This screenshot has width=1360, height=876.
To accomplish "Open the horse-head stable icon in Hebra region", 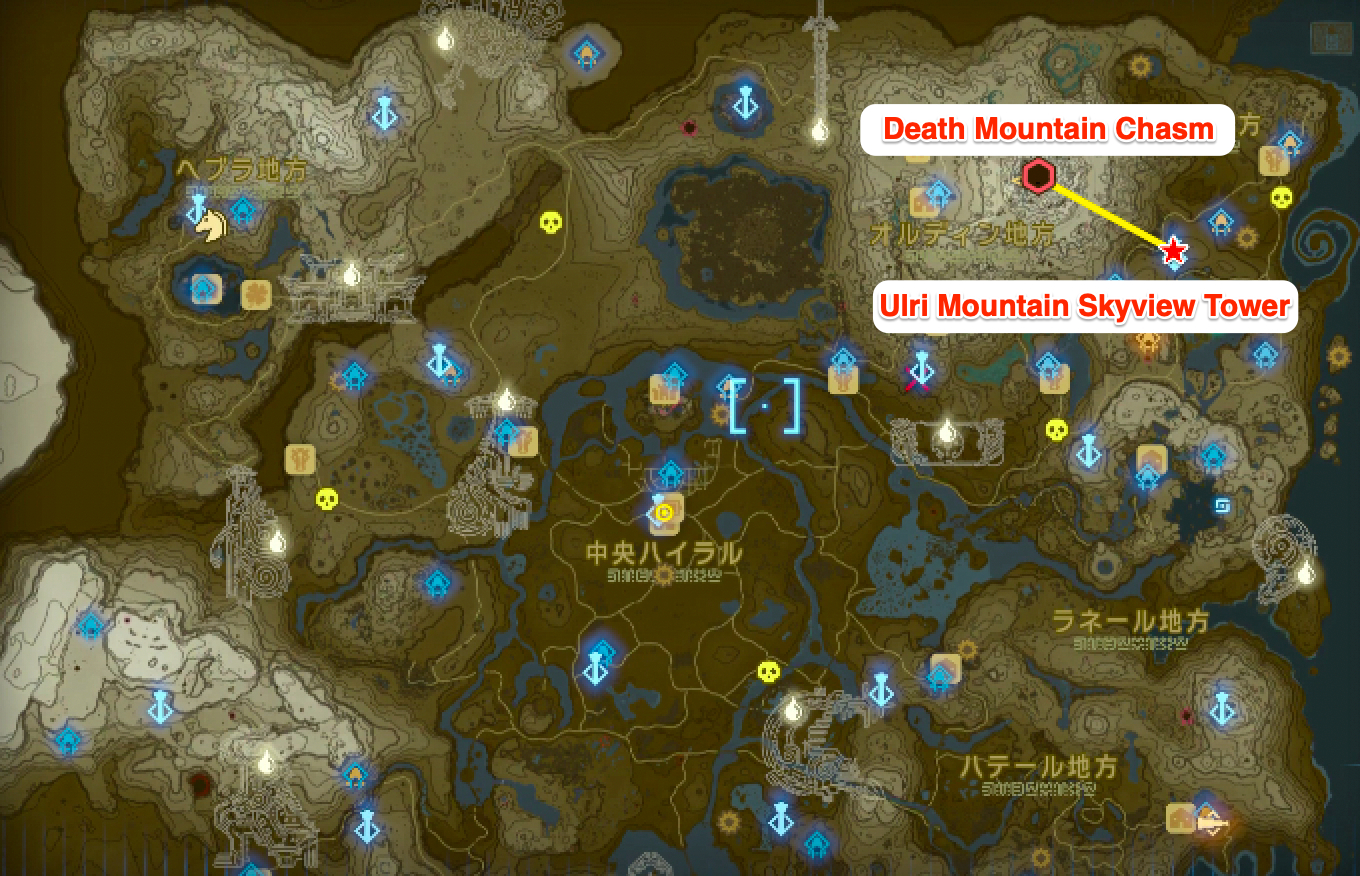I will click(209, 224).
